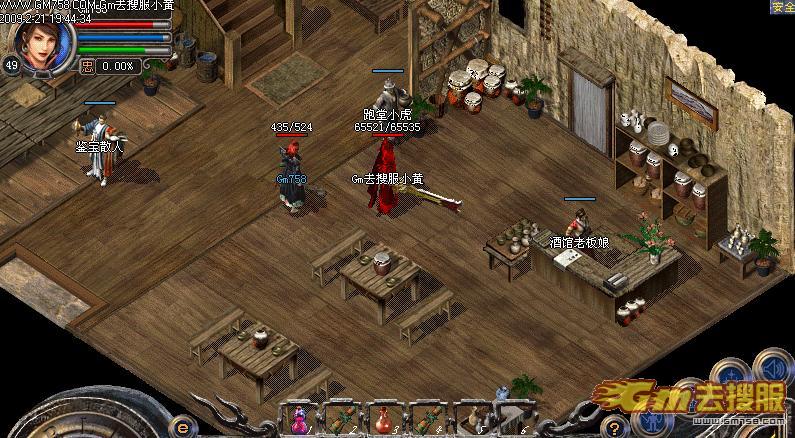Click the round orange "e" button
795x438 pixels.
183,427
